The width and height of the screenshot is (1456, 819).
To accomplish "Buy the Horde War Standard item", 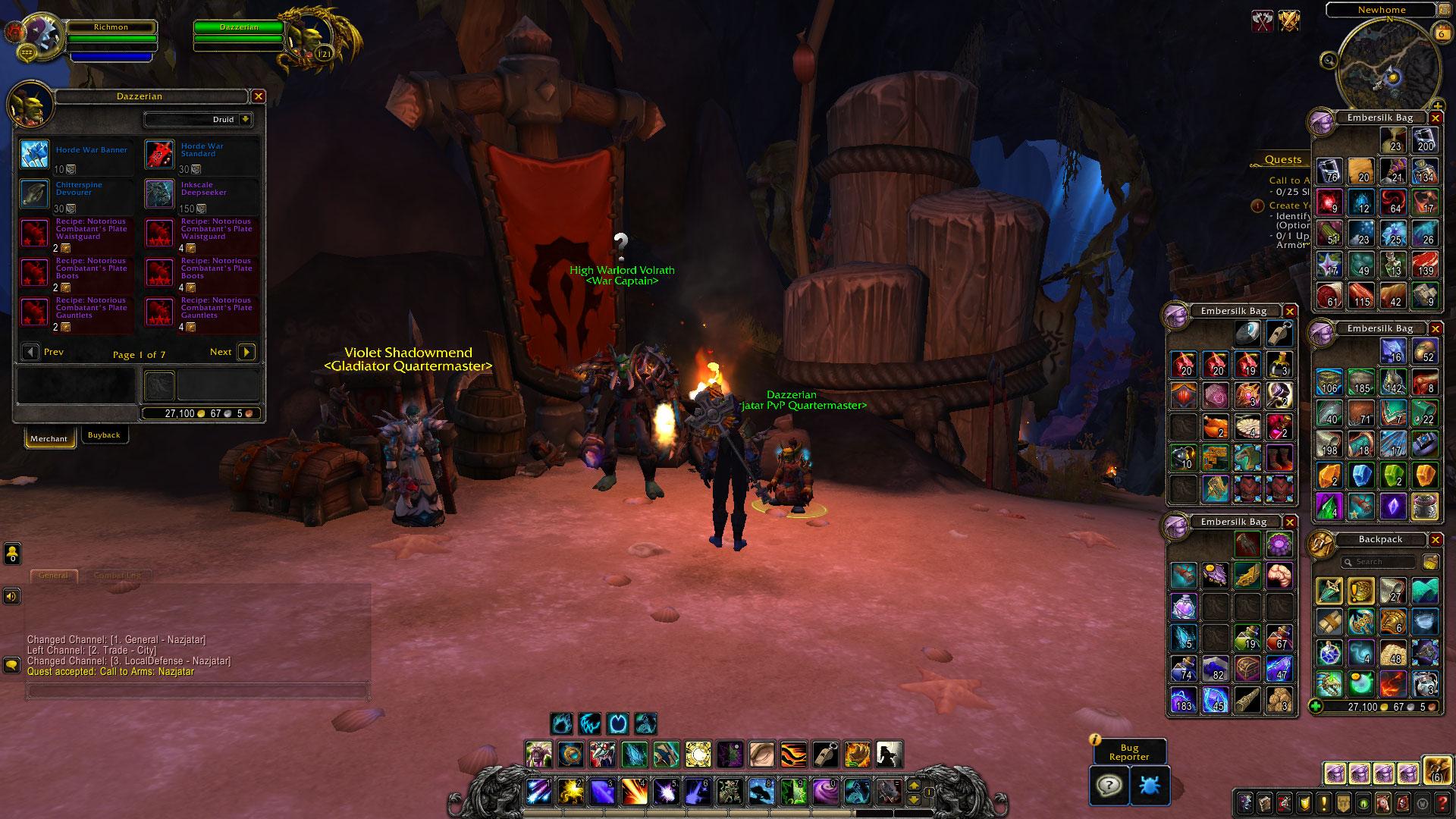I will click(159, 154).
